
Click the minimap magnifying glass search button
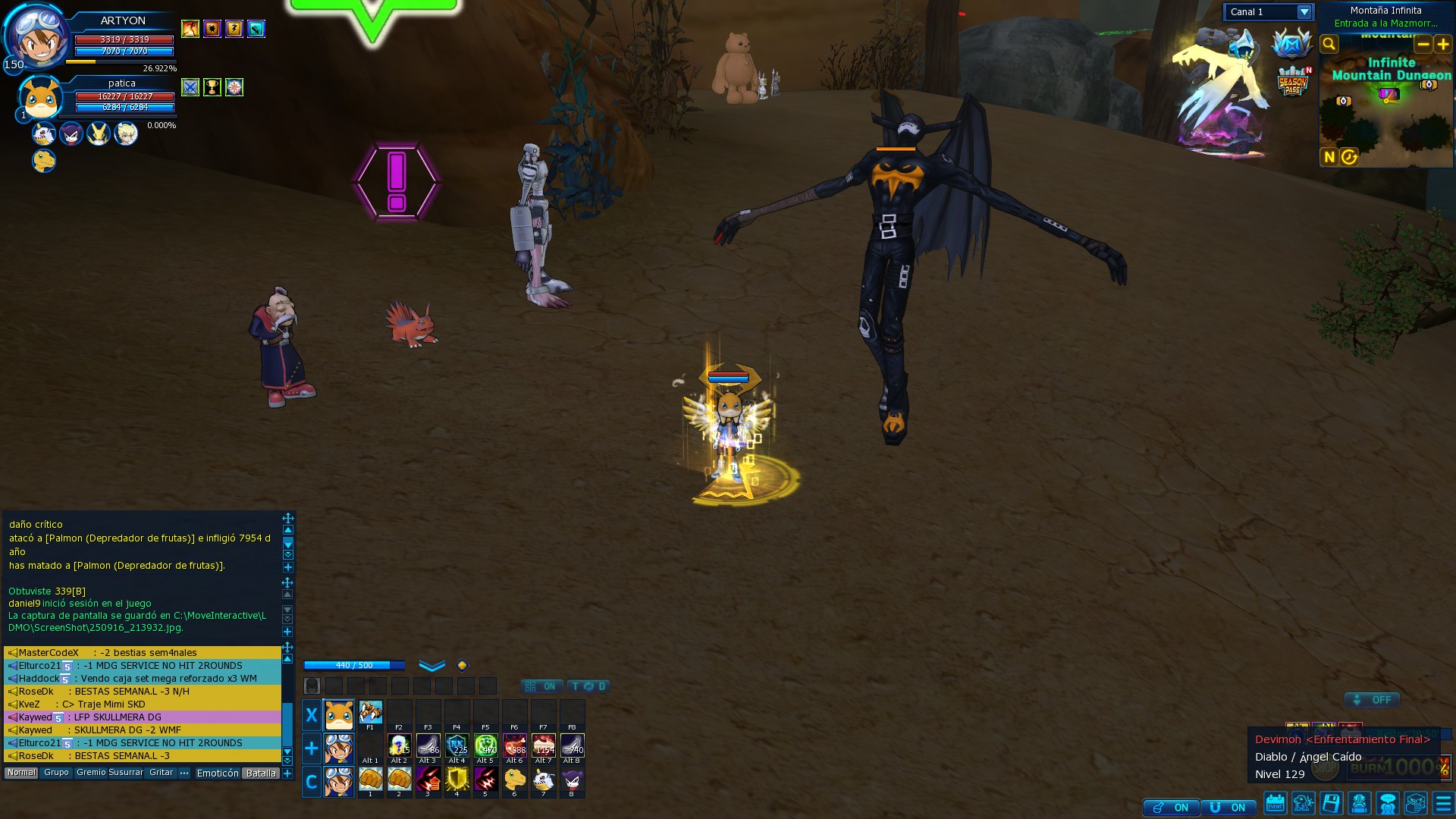(1329, 44)
